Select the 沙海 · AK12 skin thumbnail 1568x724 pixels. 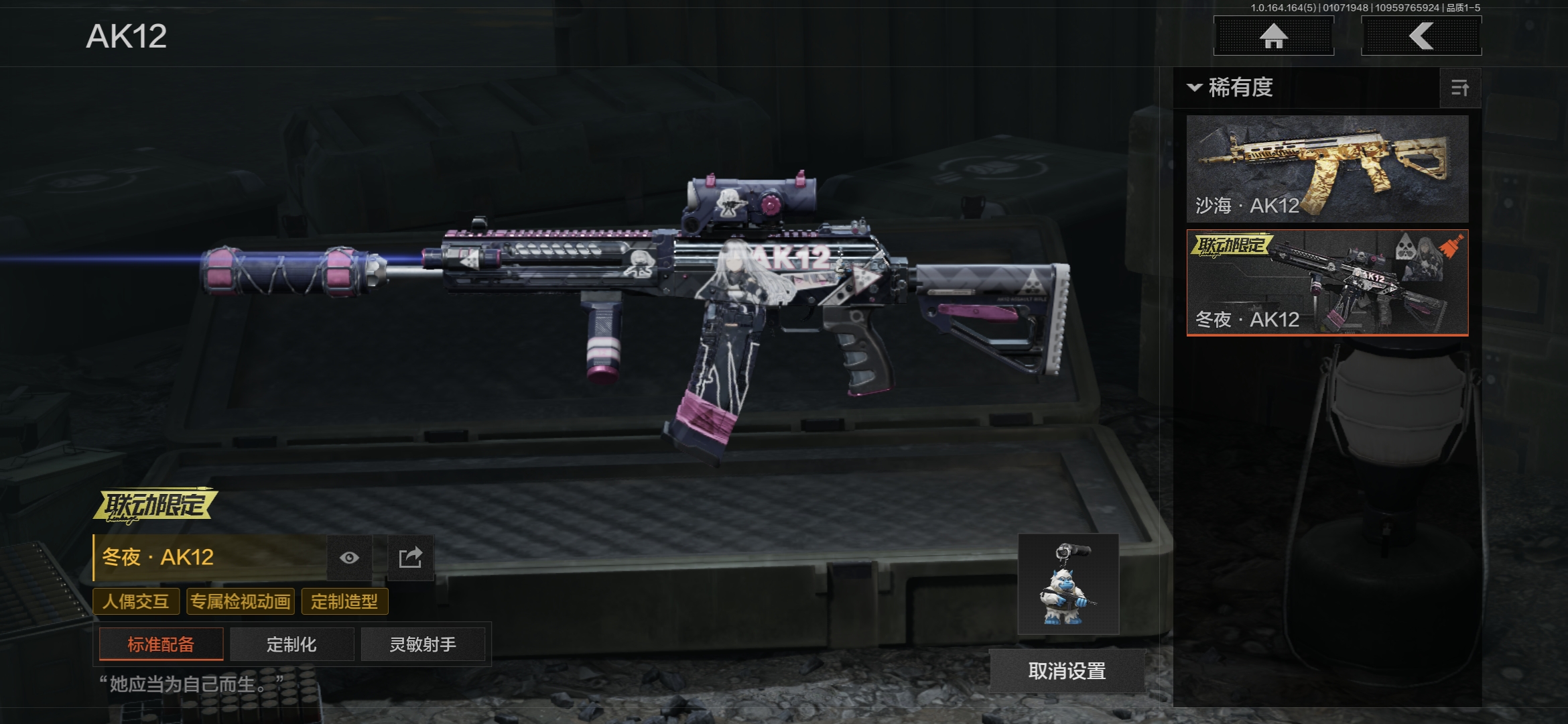(x=1327, y=168)
